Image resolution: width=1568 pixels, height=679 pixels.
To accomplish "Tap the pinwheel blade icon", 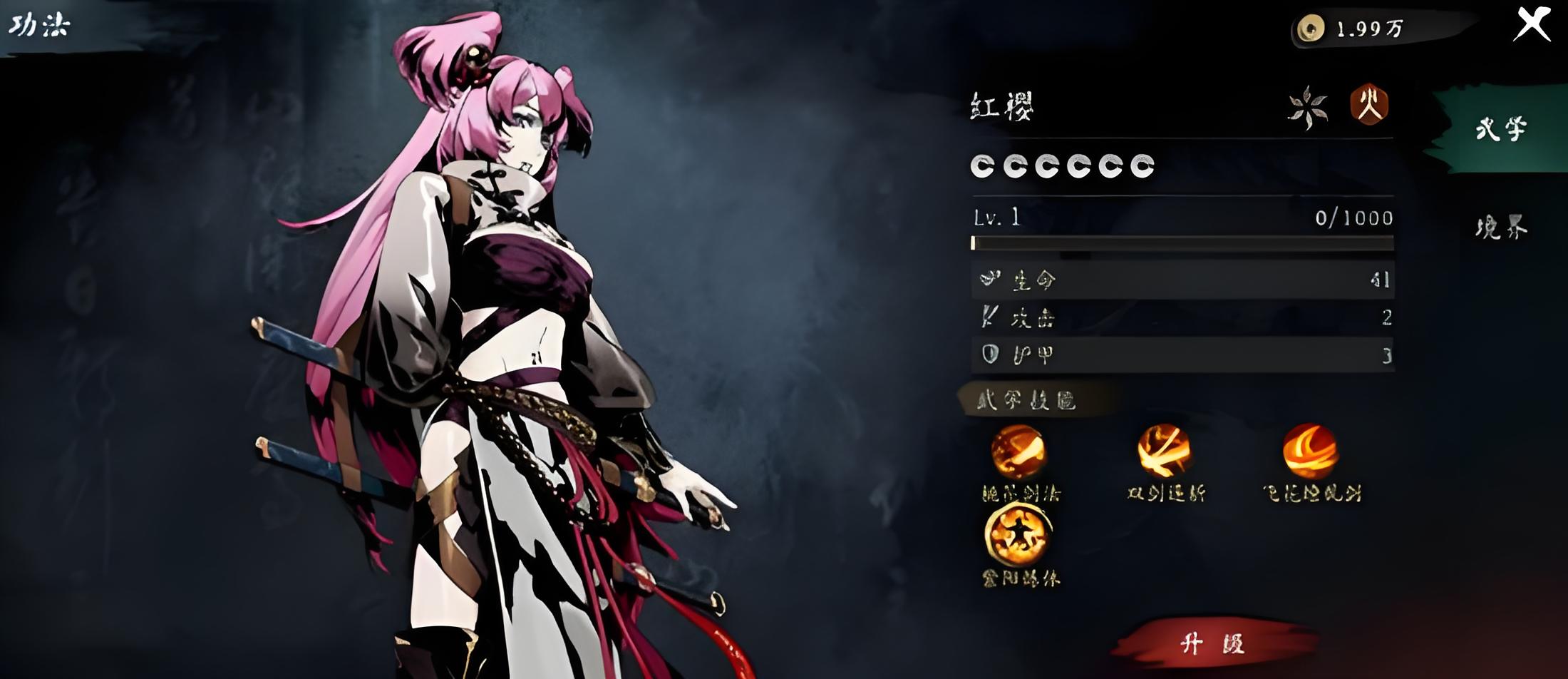I will (1308, 108).
